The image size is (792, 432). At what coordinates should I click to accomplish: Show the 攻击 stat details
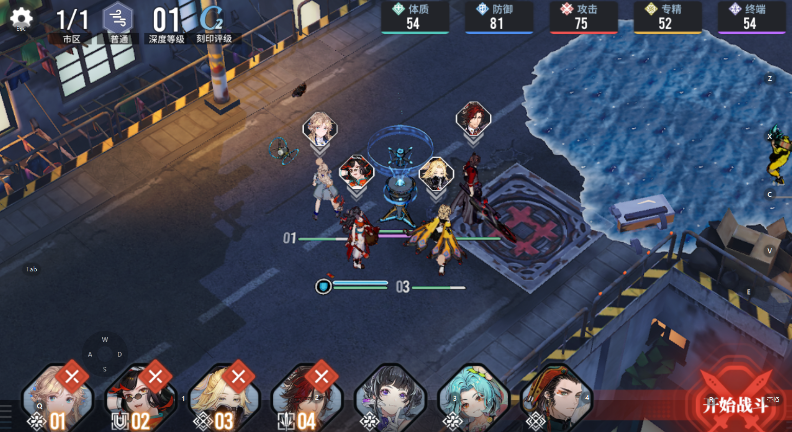click(582, 17)
